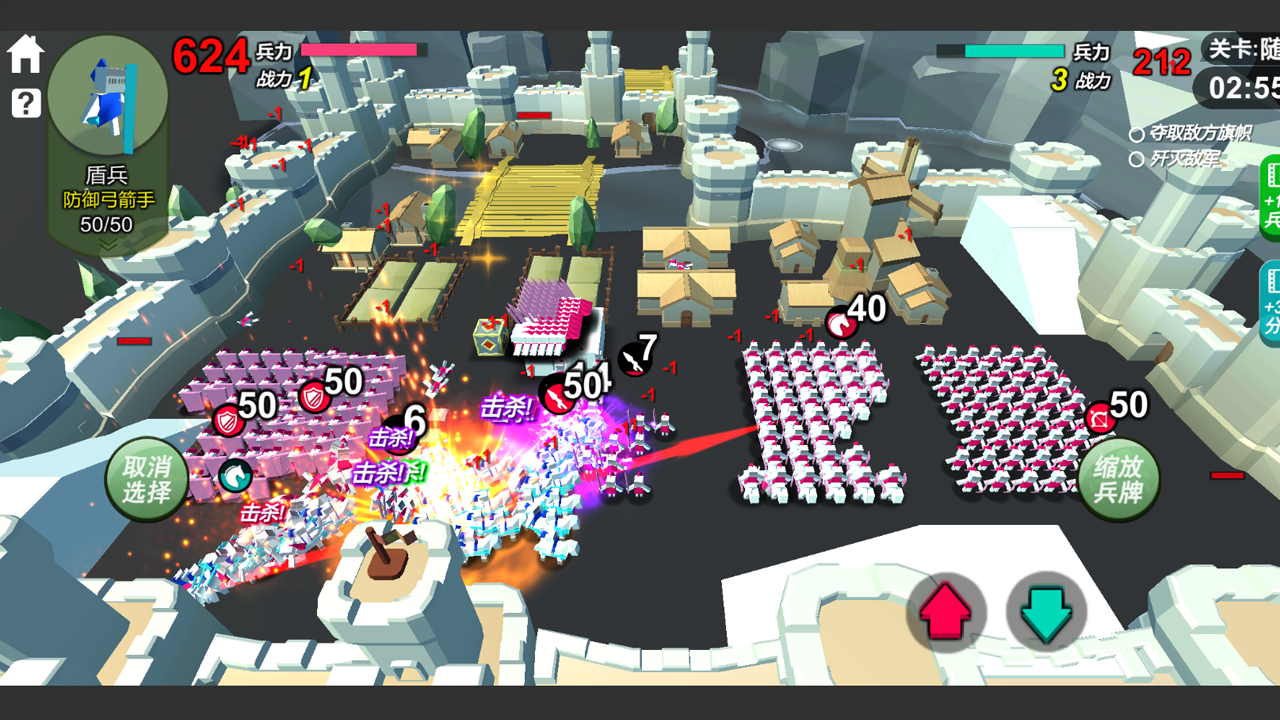Tap the 取消选择 cancel selection button
This screenshot has height=720, width=1280.
click(147, 479)
